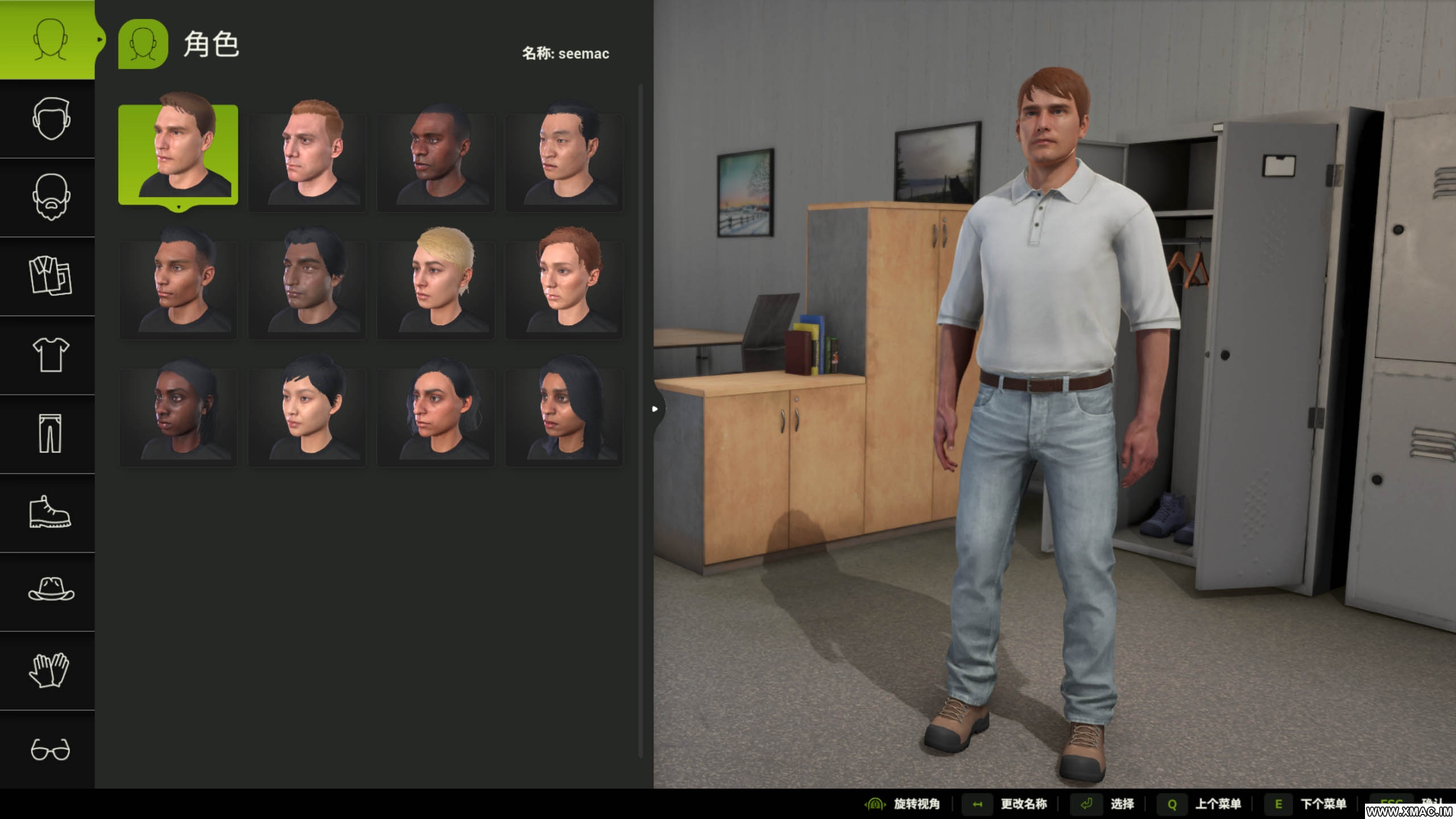This screenshot has height=819, width=1456.
Task: Select the female portrait with black pixie cut
Action: (307, 411)
